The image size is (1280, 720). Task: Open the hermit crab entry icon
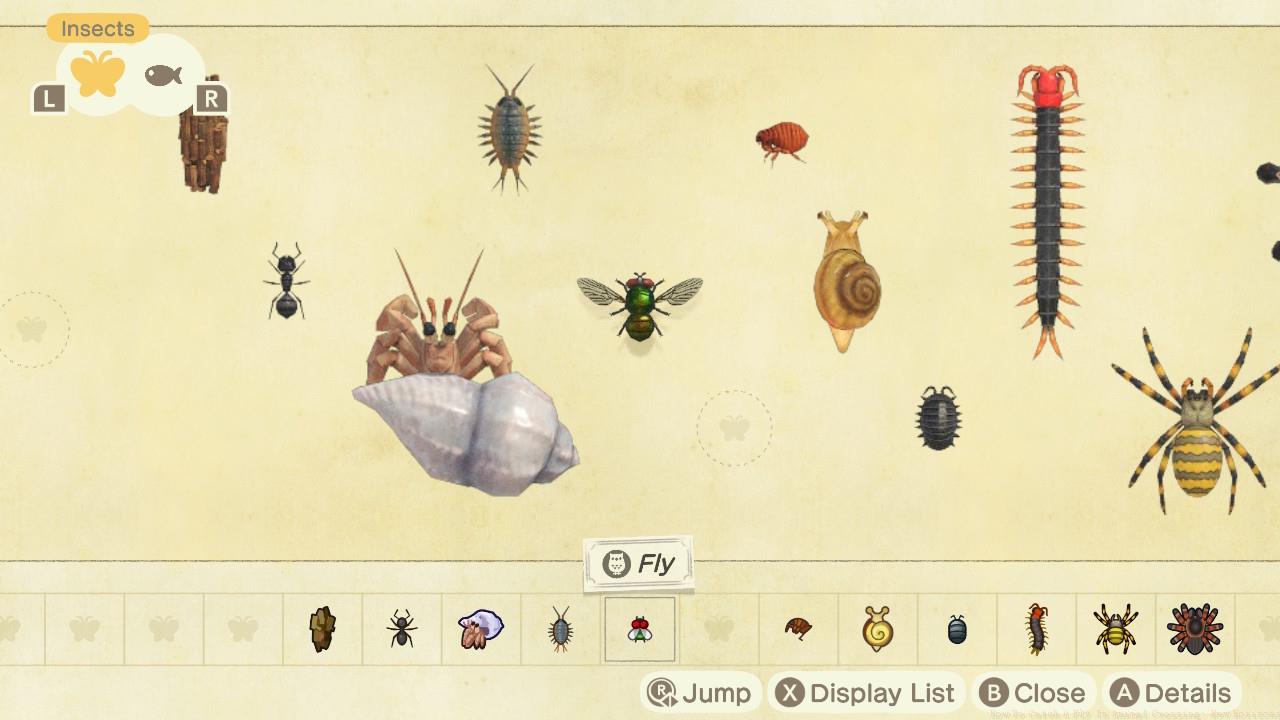(481, 630)
